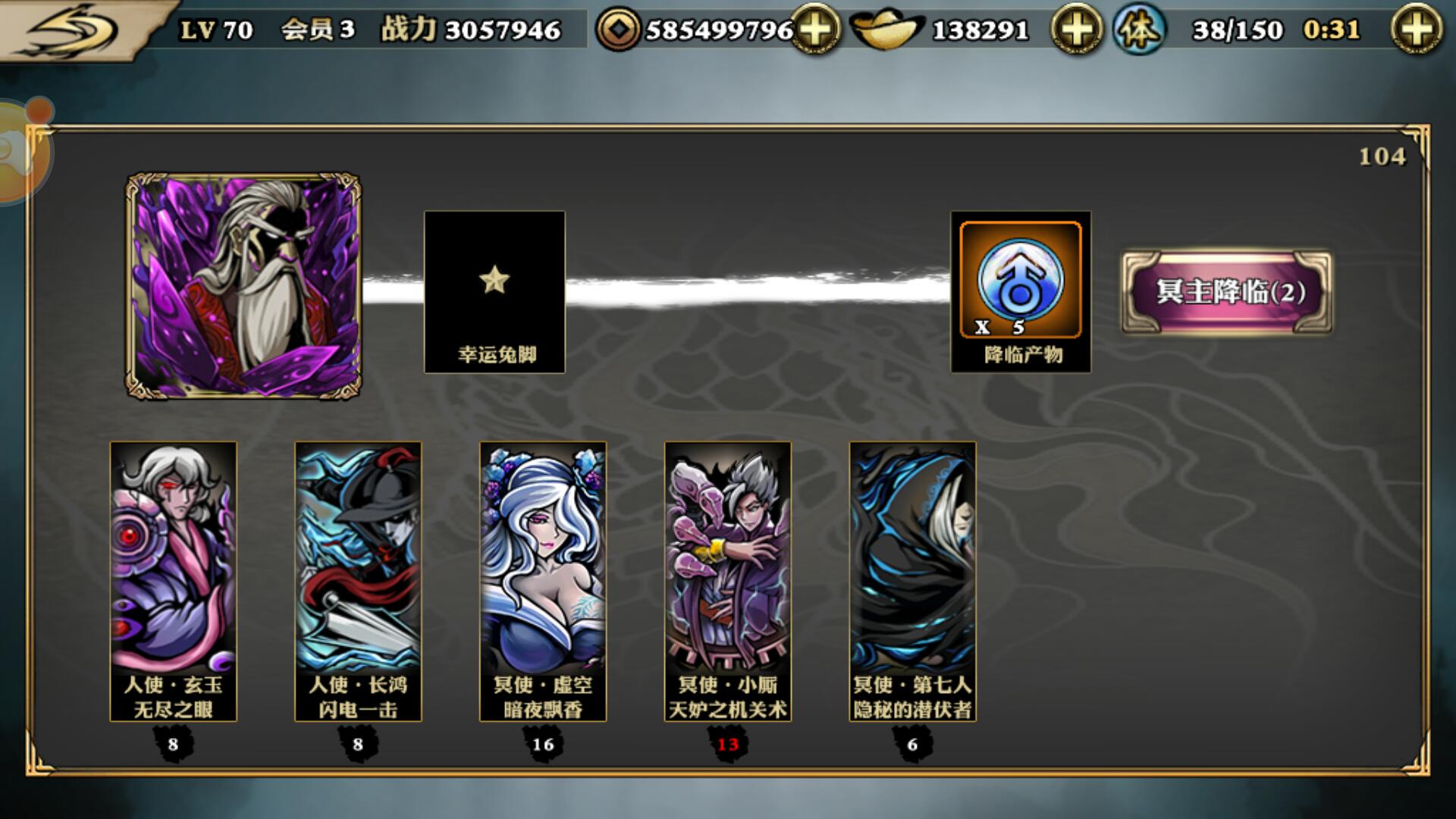Open the 幸运兔脚 lucky rabbit foot slot
The height and width of the screenshot is (819, 1456).
494,292
